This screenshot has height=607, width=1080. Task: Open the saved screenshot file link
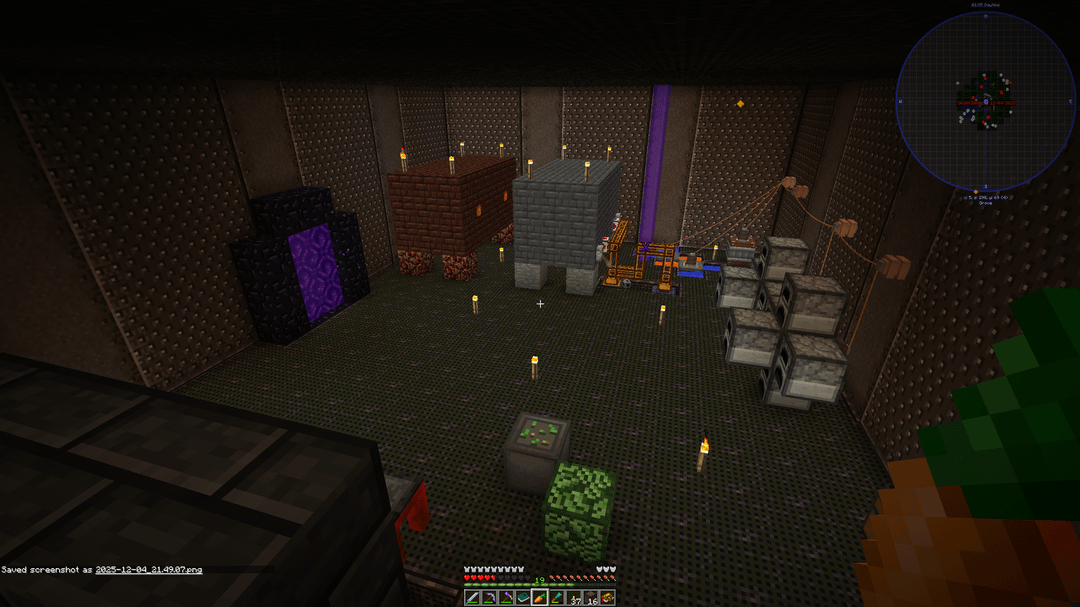coord(148,570)
